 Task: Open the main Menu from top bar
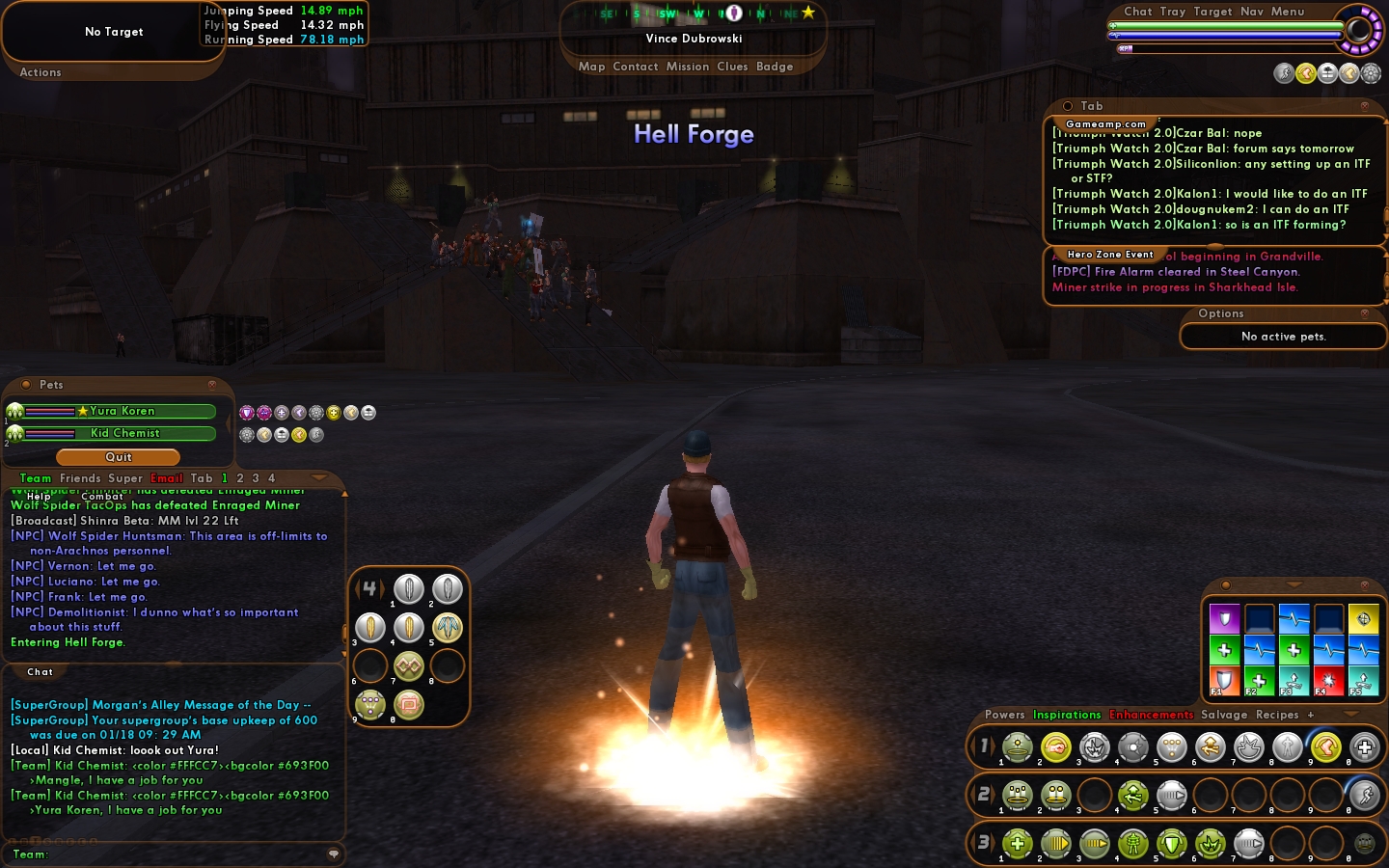pyautogui.click(x=1288, y=12)
